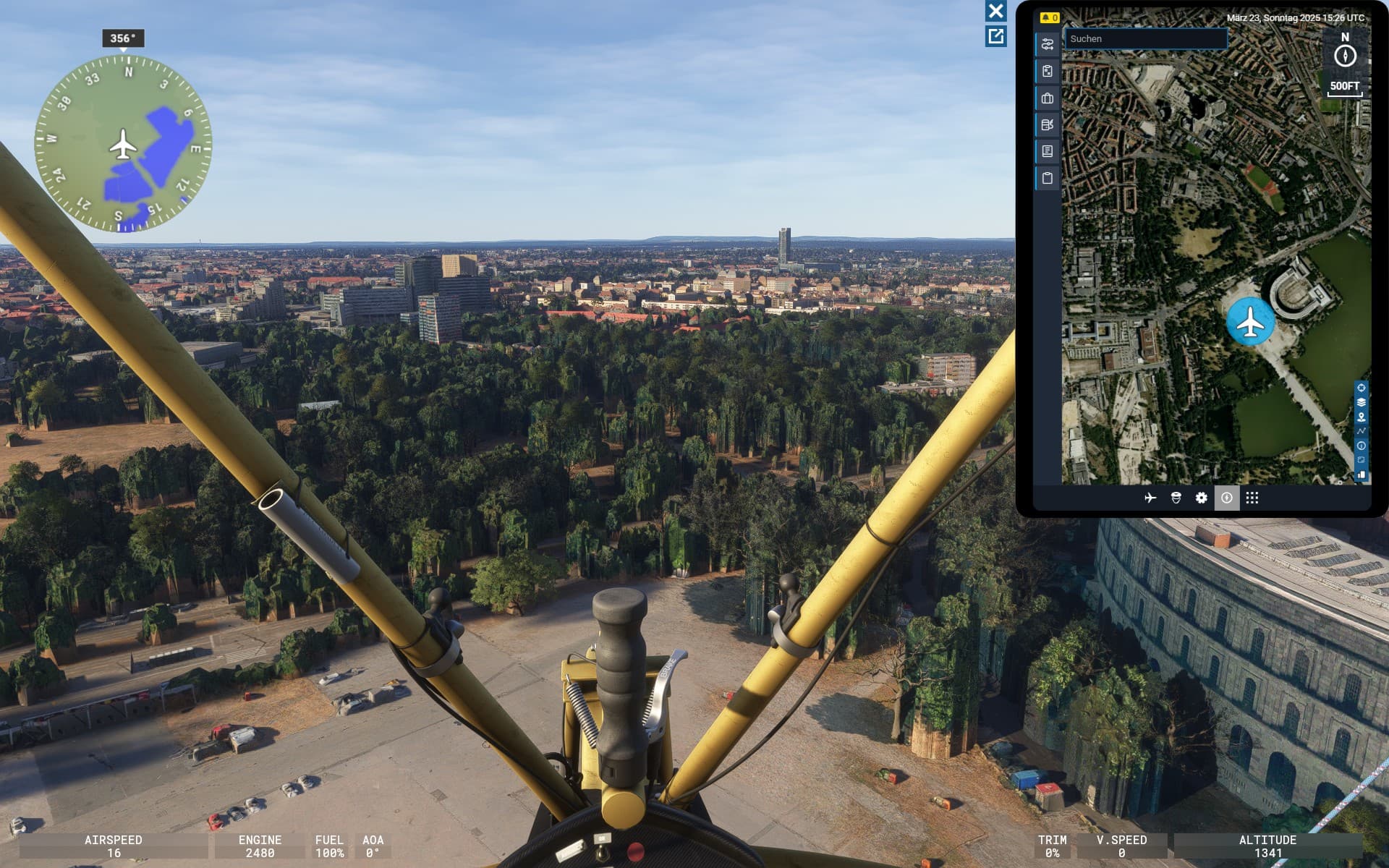Screen dimensions: 1389x868
Task: Open the yellow notifications bell
Action: point(1048,17)
